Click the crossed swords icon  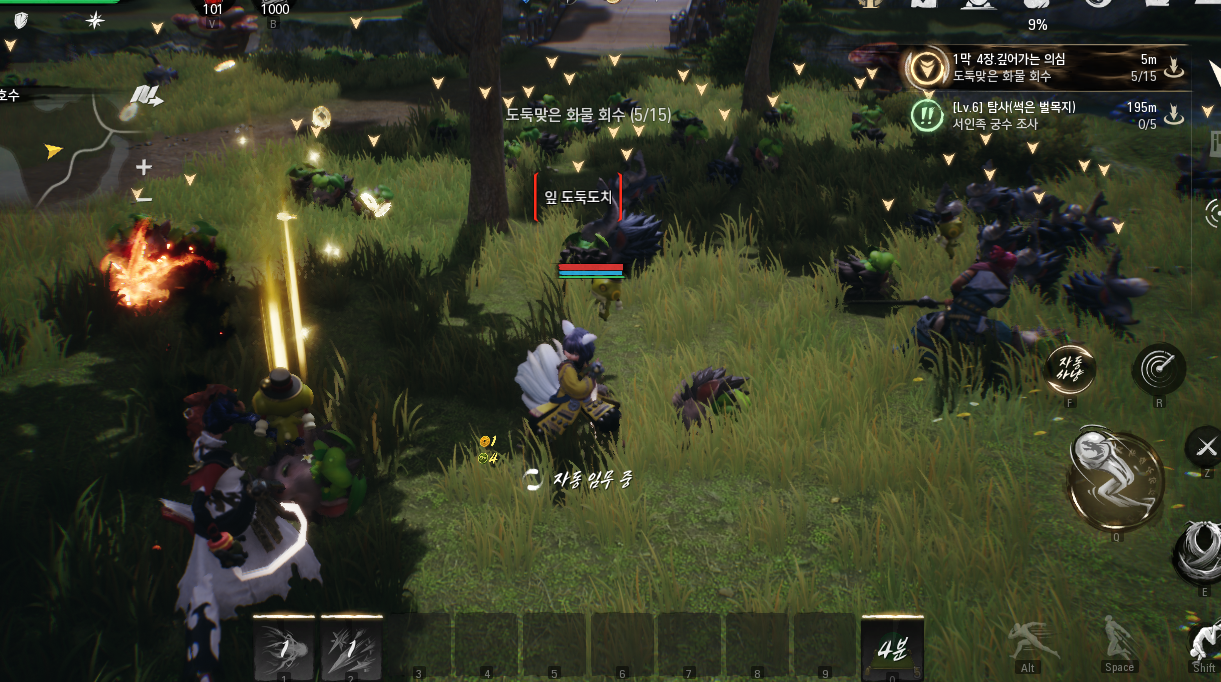(1205, 446)
